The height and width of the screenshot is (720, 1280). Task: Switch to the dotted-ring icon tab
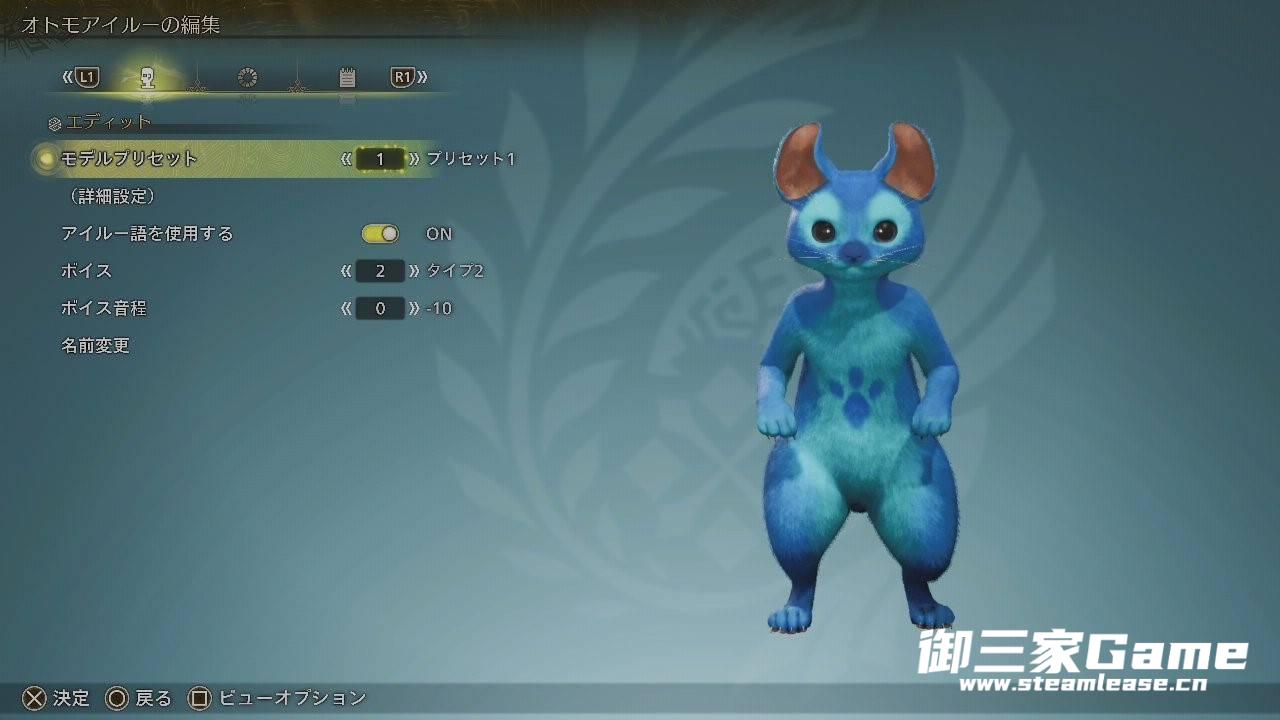pos(247,77)
